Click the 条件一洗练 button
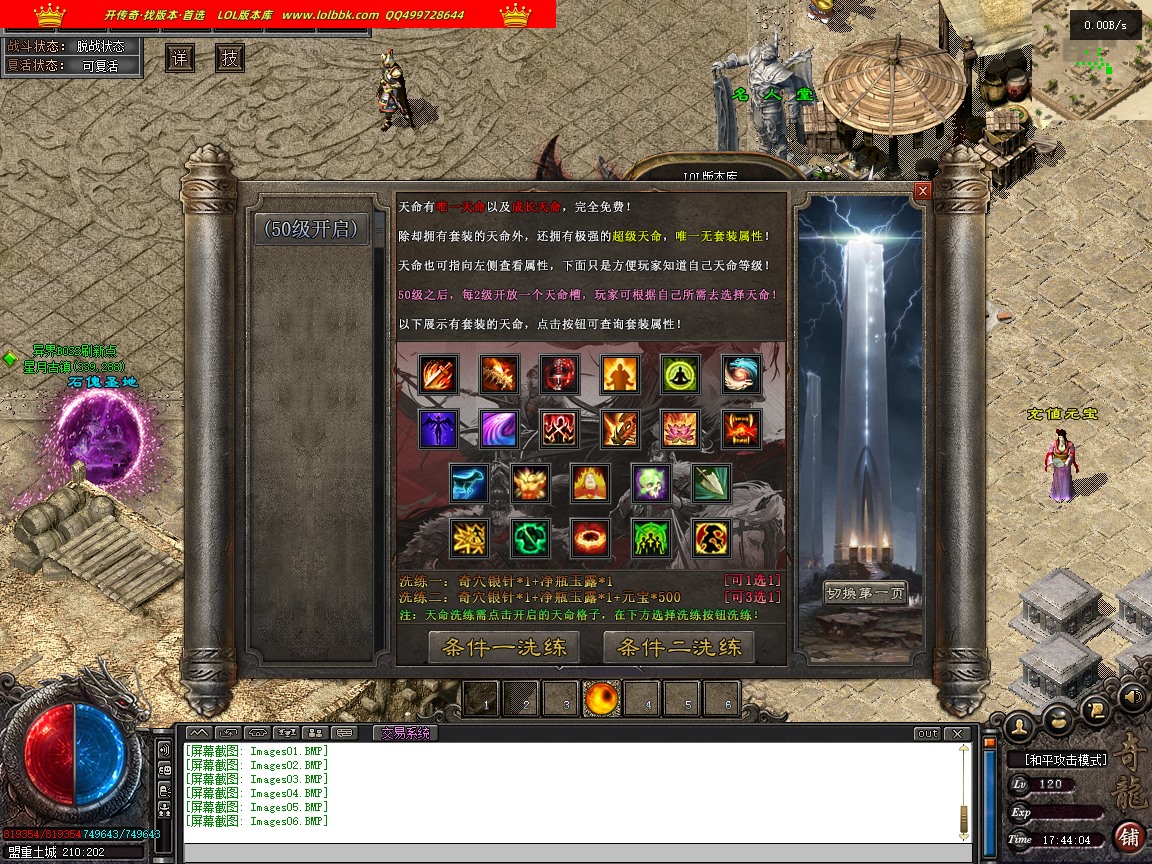Screen dimensions: 1152x864 (x=504, y=647)
